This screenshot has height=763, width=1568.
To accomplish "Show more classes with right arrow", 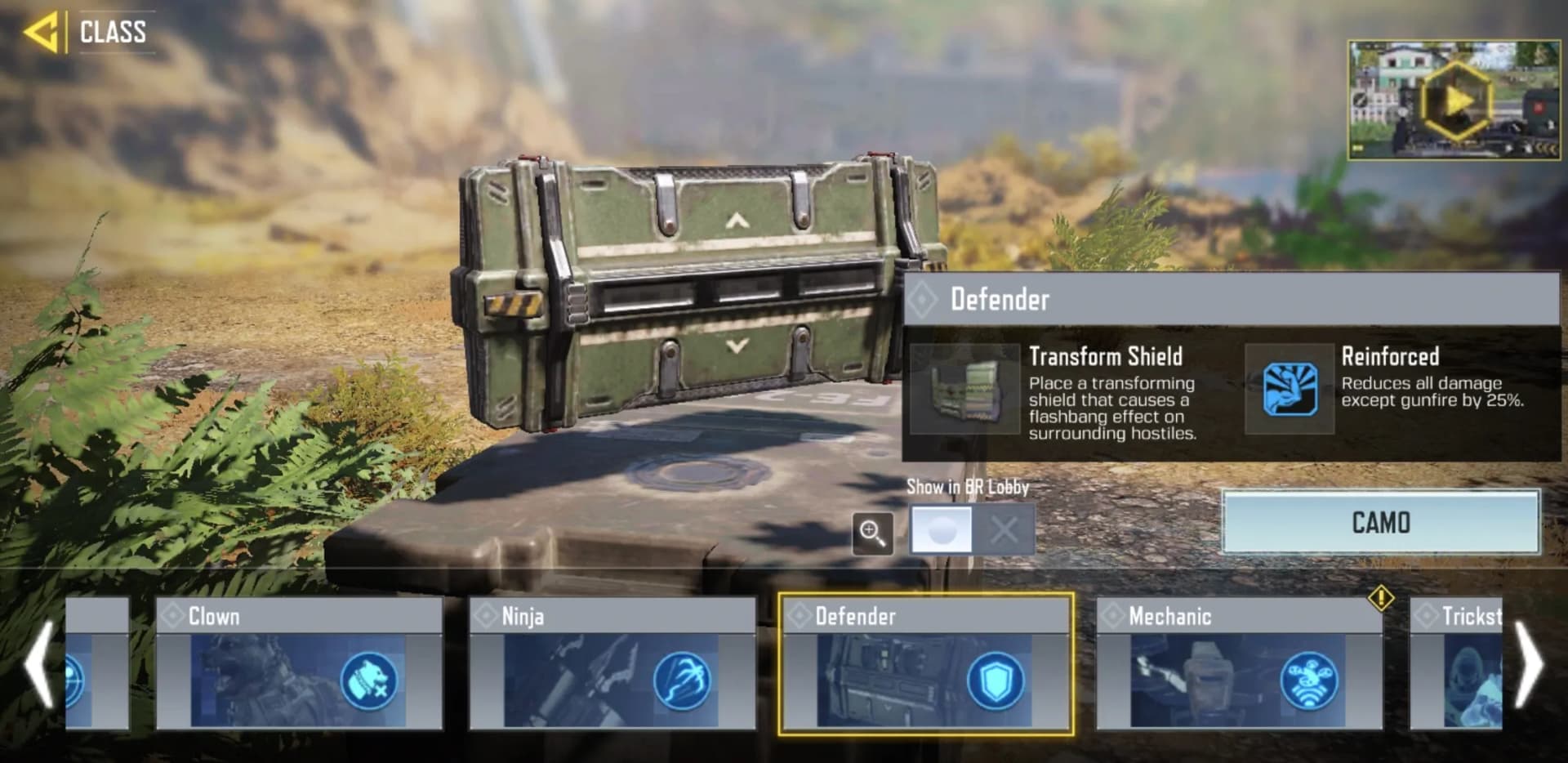I will tap(1530, 663).
